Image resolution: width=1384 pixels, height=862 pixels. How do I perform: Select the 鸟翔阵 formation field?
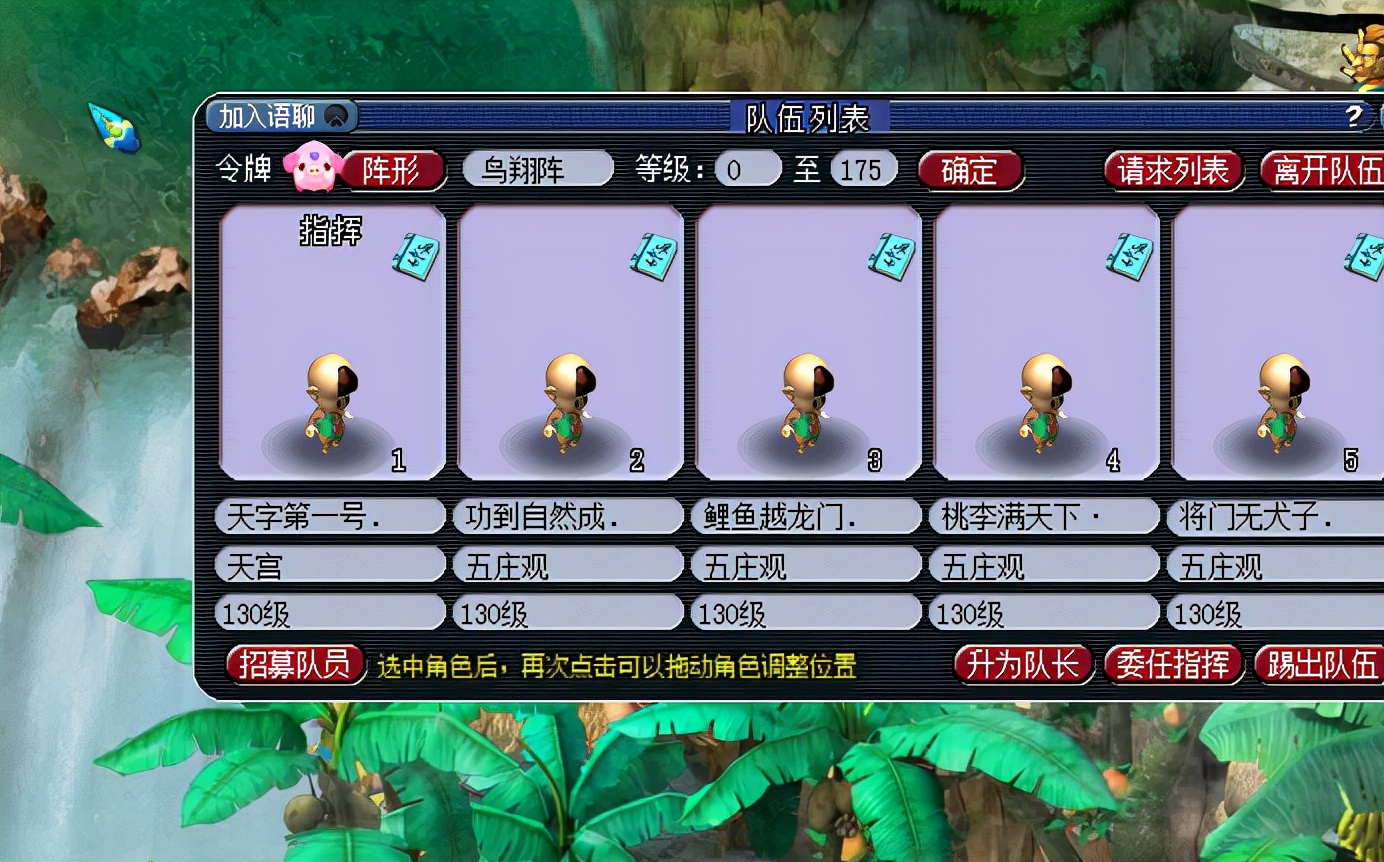(537, 169)
